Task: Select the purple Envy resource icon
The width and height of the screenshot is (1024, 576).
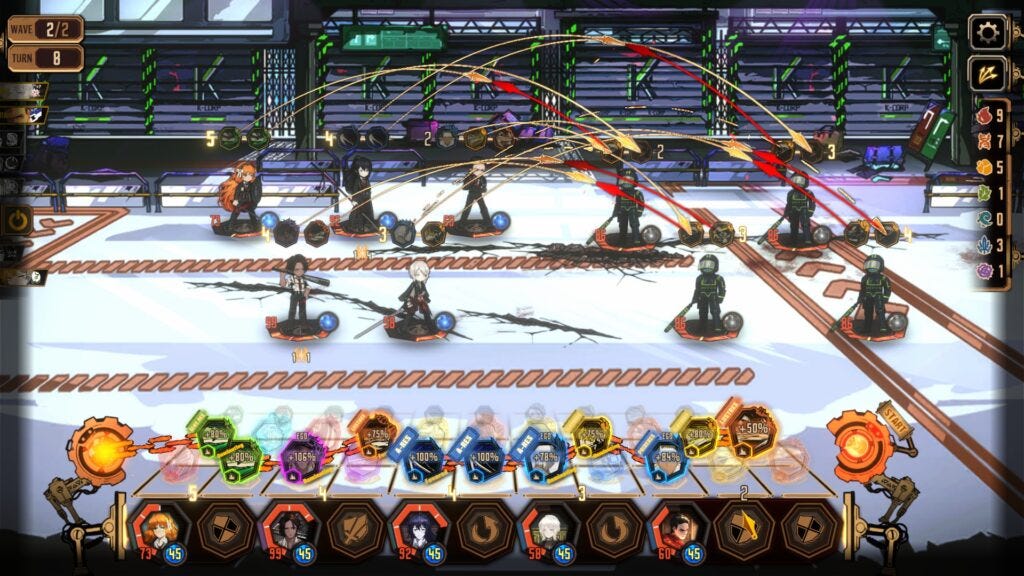Action: [x=983, y=271]
